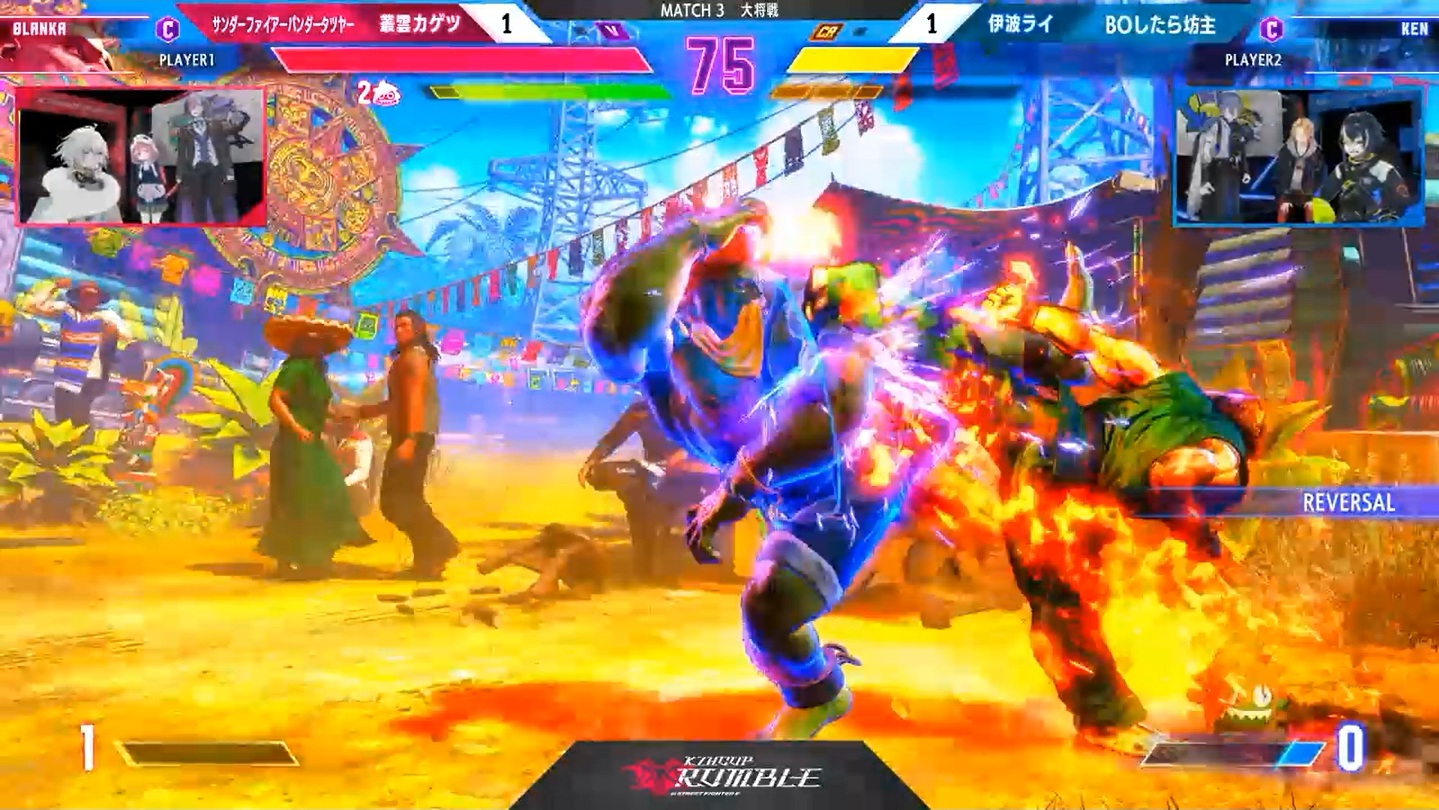1439x810 pixels.
Task: Select Player 2's purple C control-type icon
Action: pyautogui.click(x=1271, y=29)
